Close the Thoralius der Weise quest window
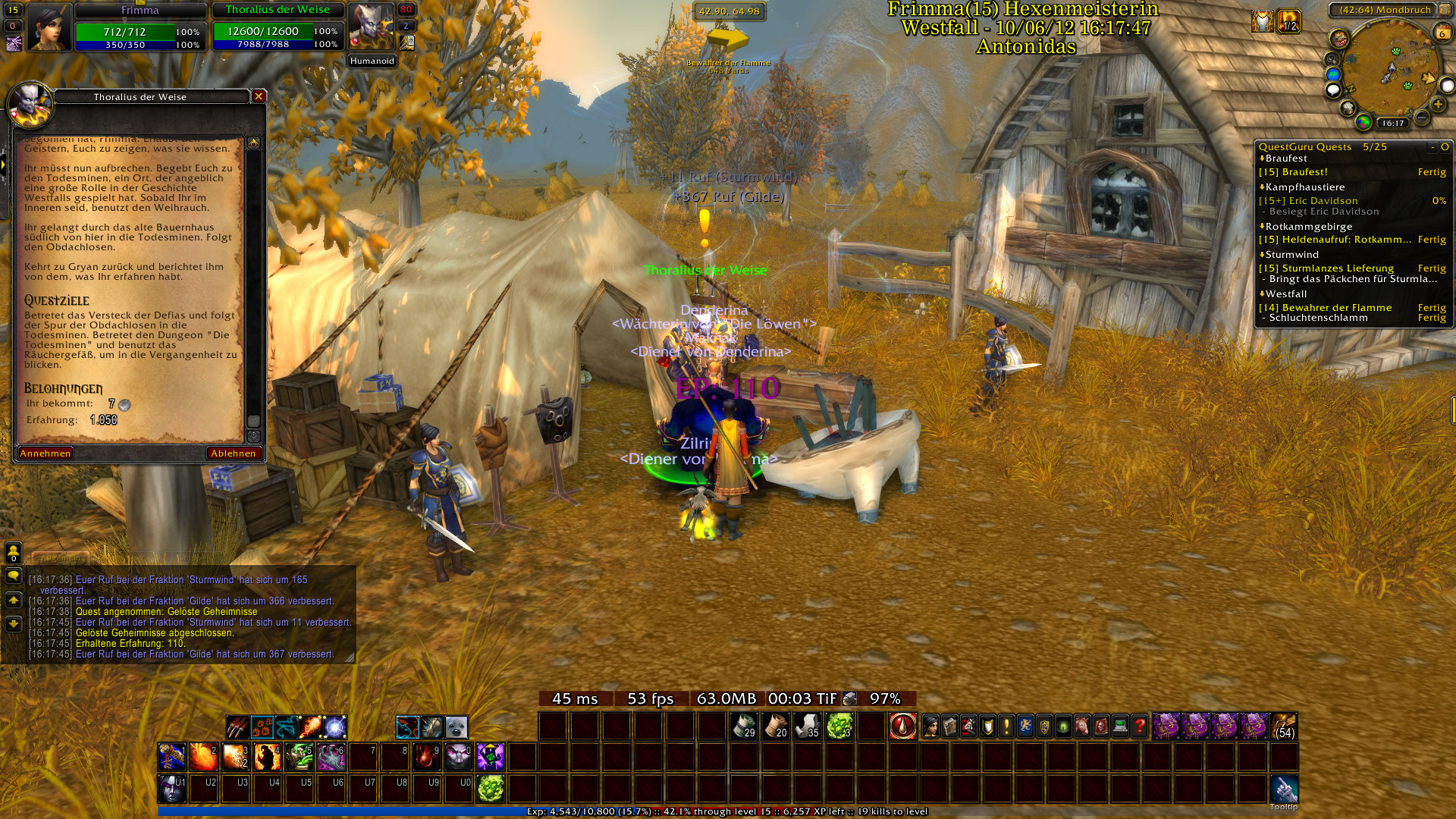The height and width of the screenshot is (819, 1456). tap(259, 96)
